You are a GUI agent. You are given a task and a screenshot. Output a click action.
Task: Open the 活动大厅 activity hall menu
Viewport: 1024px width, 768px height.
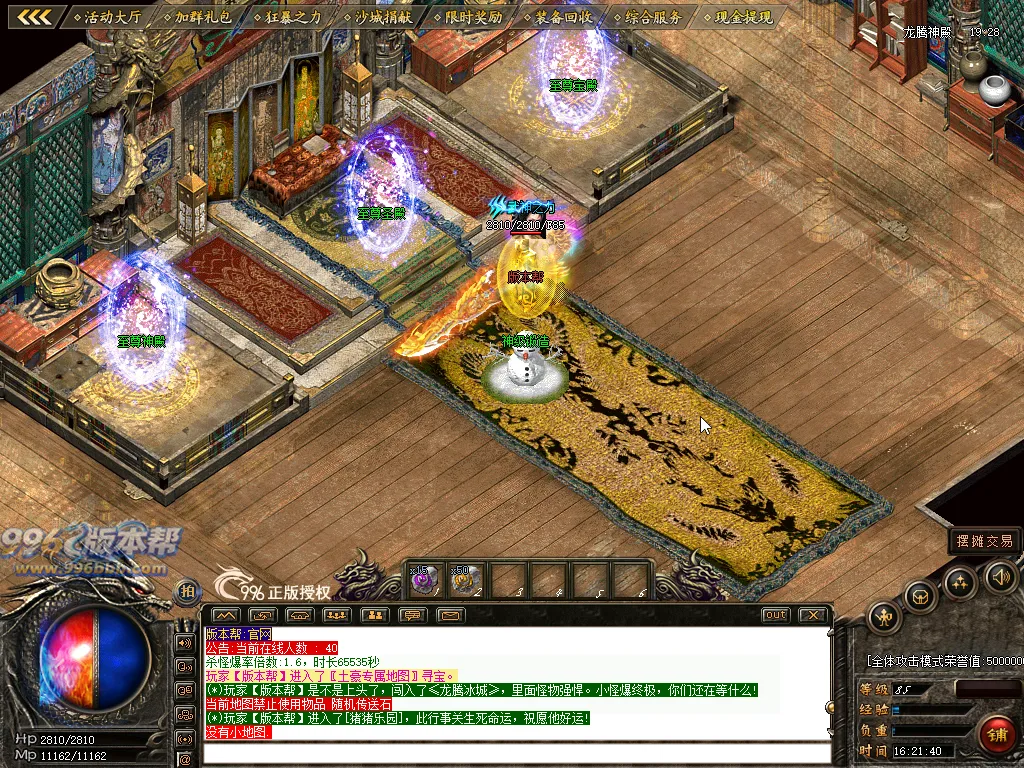pyautogui.click(x=108, y=17)
